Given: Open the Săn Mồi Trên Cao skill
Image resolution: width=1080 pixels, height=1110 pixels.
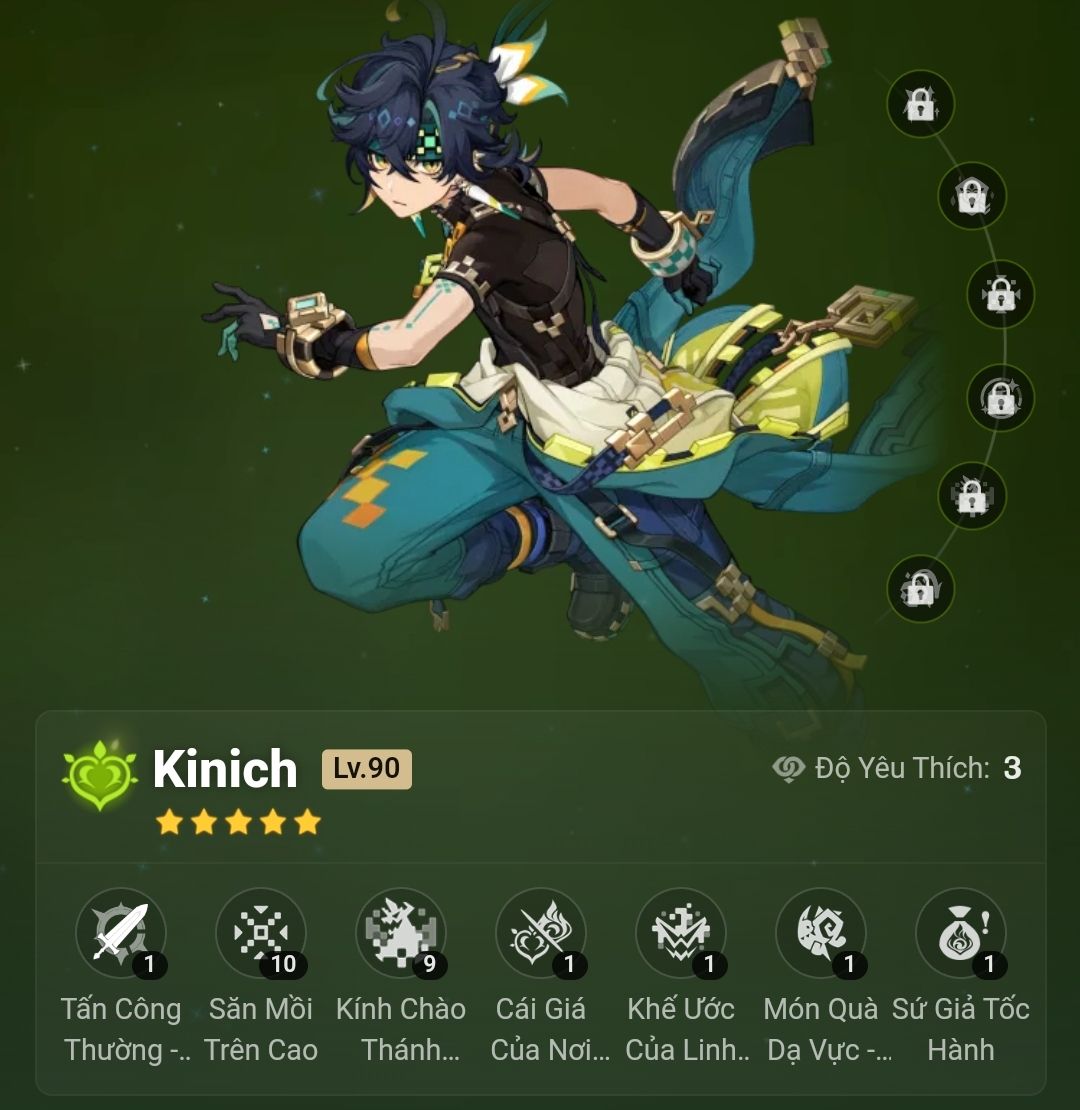Looking at the screenshot, I should point(261,933).
